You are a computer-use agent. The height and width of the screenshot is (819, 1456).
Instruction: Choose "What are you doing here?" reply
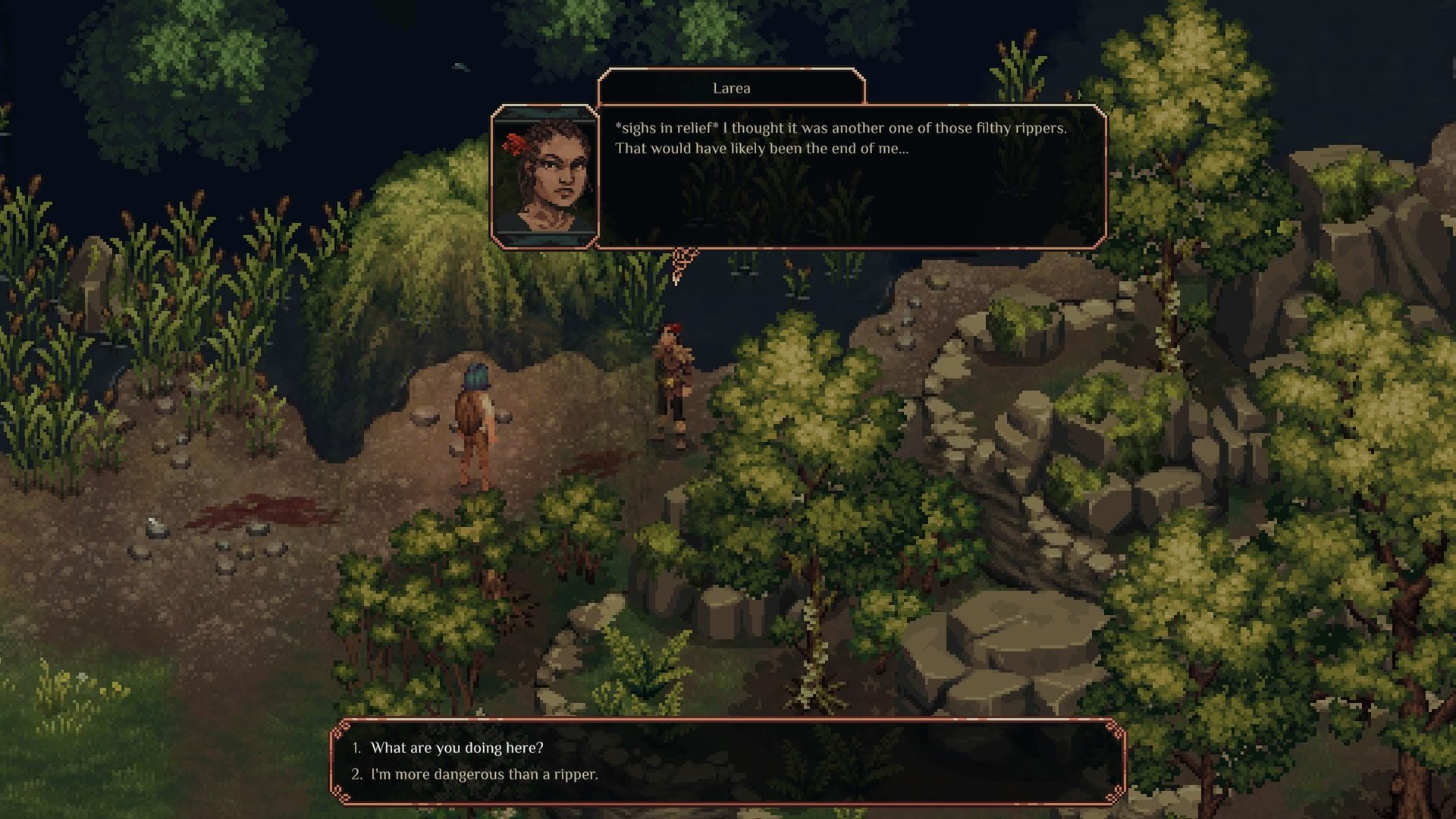point(457,748)
